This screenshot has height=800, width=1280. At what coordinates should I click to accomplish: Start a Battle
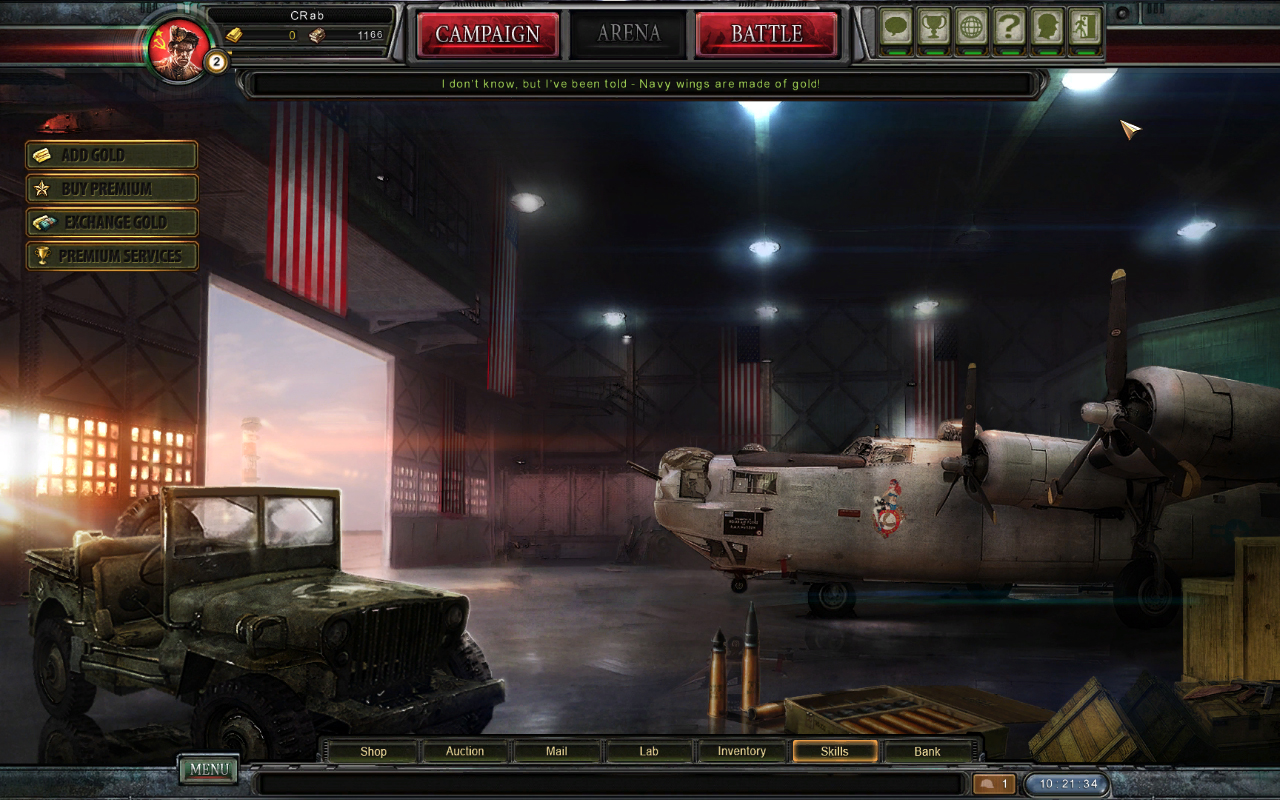click(766, 34)
